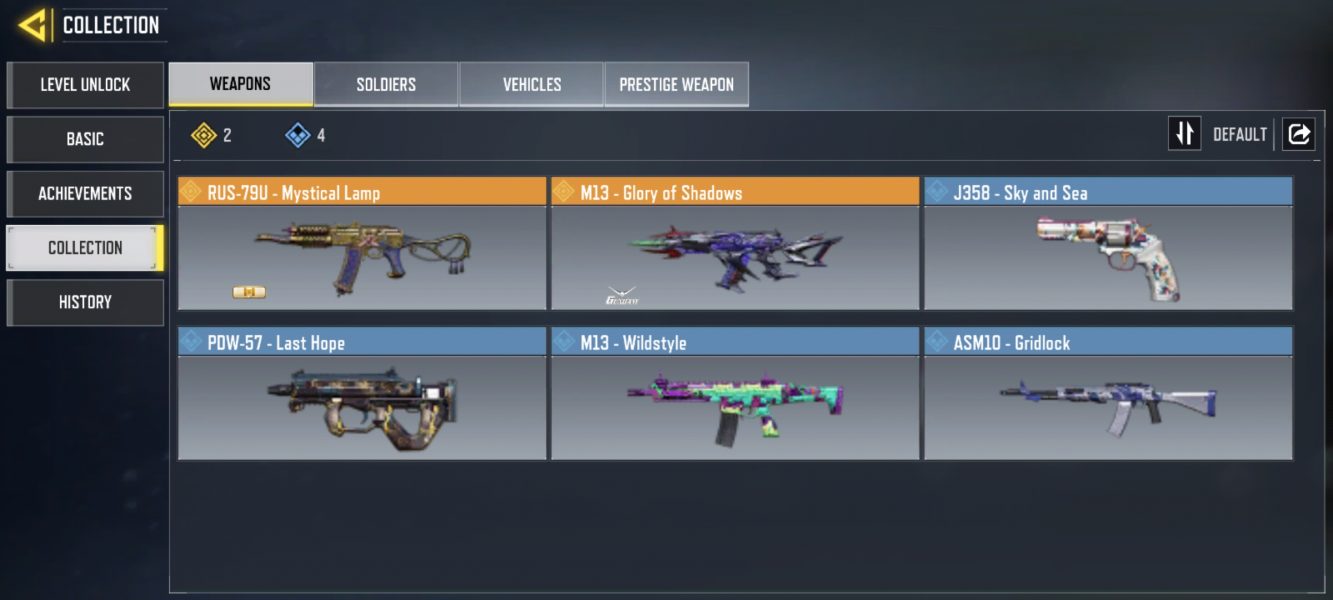Select the Basic menu entry
Image resolution: width=1333 pixels, height=600 pixels.
tap(85, 139)
